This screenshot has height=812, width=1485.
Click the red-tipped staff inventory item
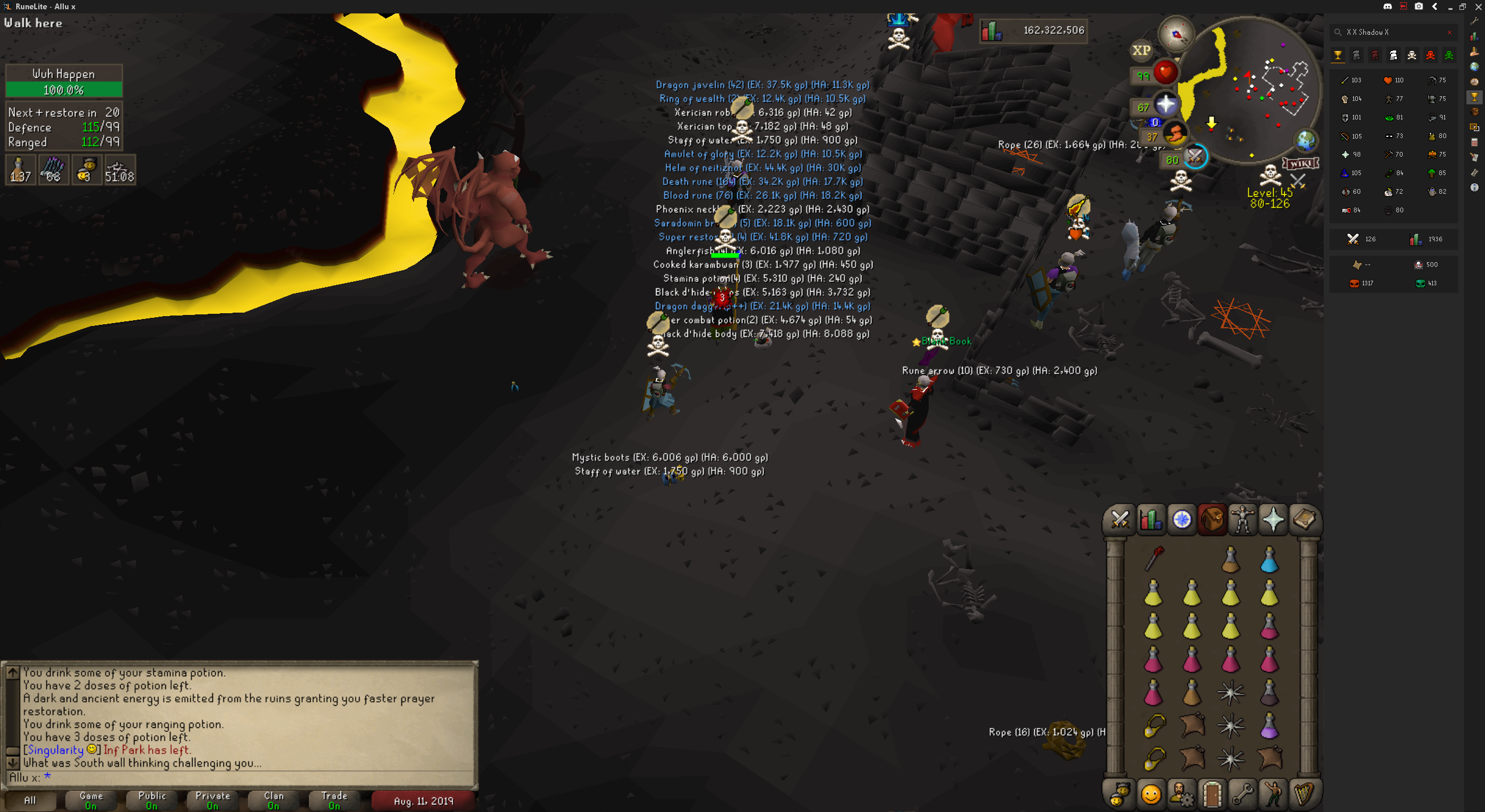coord(1154,559)
